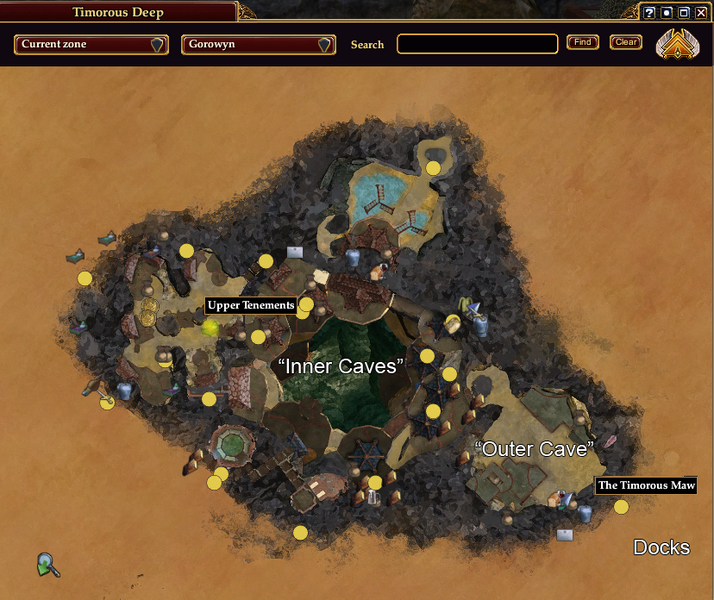Select The Timorous Maw map marker

[621, 507]
